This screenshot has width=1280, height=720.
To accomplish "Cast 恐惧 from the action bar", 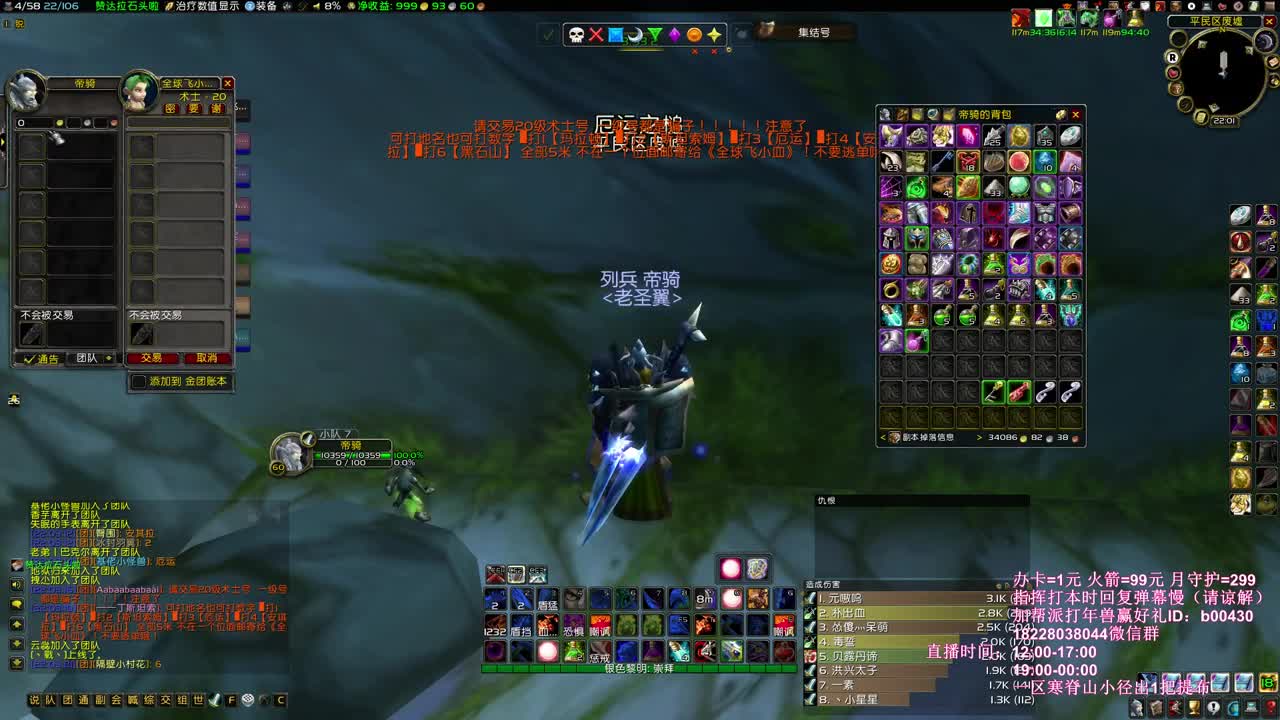I will coord(574,625).
